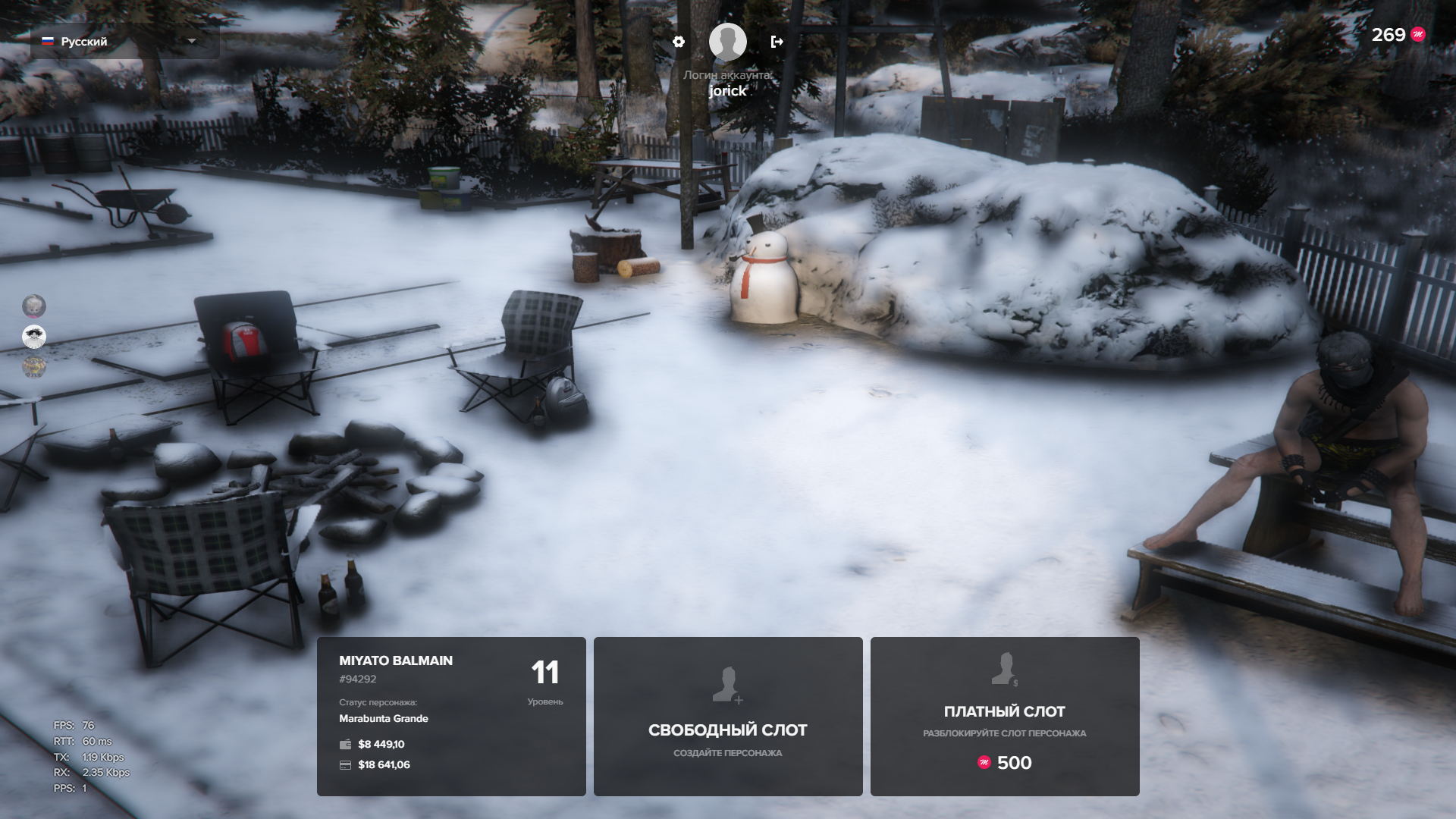Click the account avatar above the jorick login
Viewport: 1456px width, 819px height.
tap(727, 42)
